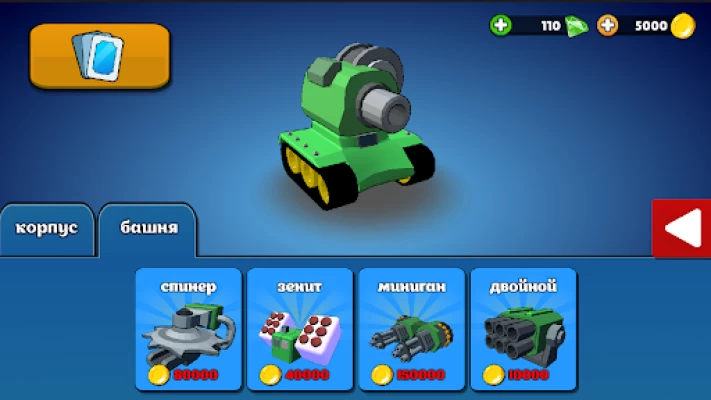Choose the спинер turret card
The width and height of the screenshot is (711, 400).
click(x=189, y=328)
